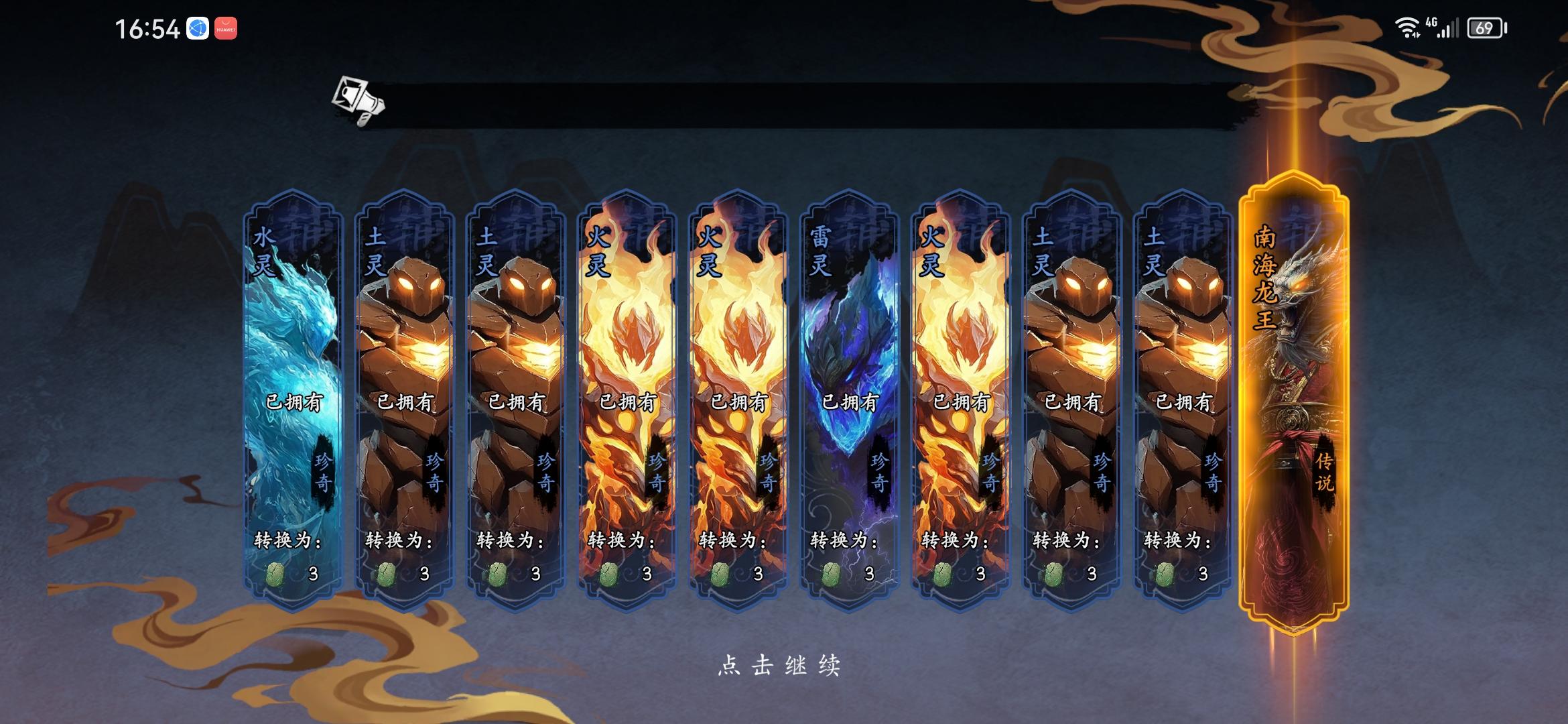The height and width of the screenshot is (724, 1568).
Task: Tap the red HUAWEI AppGallery icon
Action: coord(227,28)
